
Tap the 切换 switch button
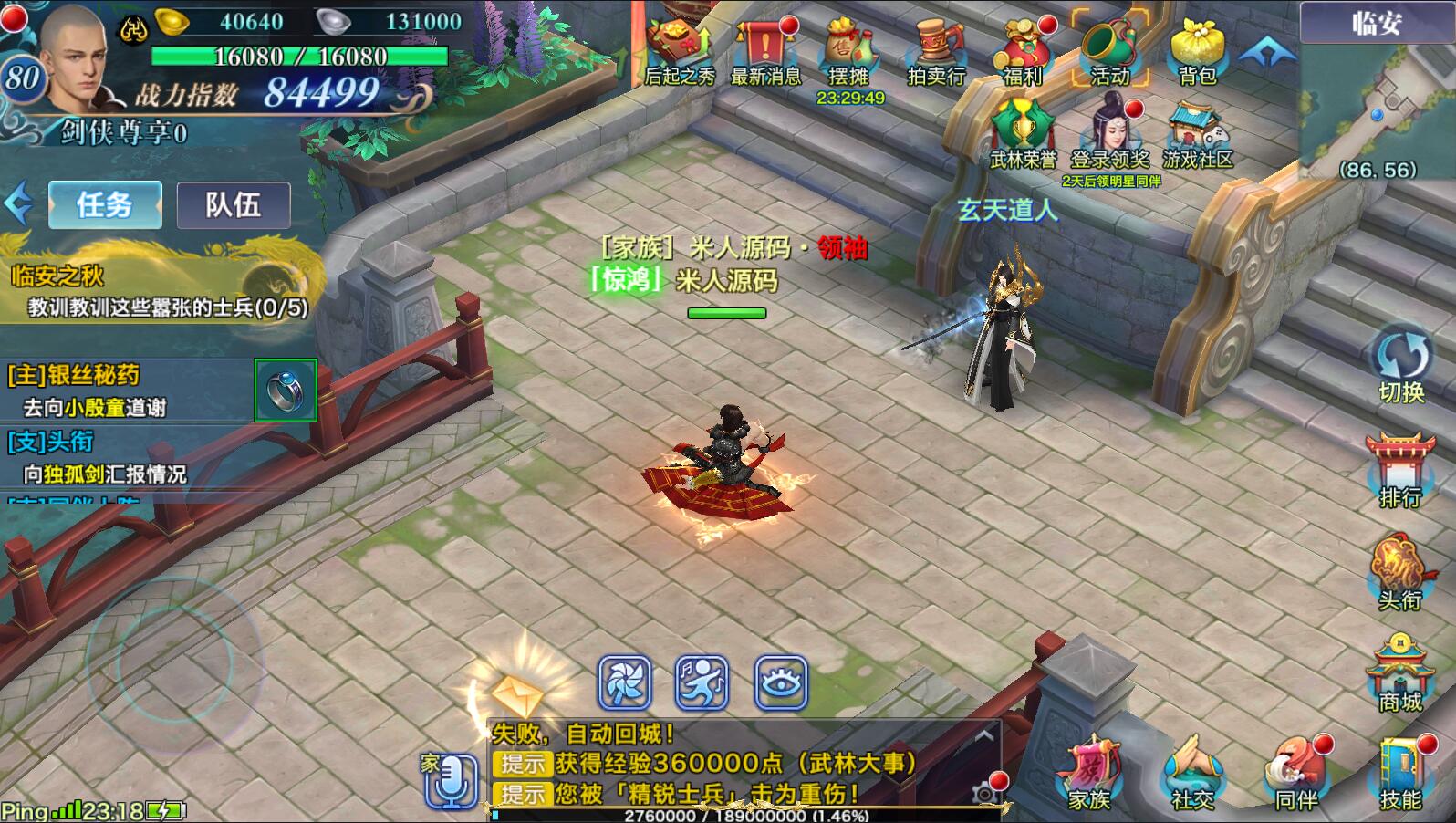click(1401, 365)
